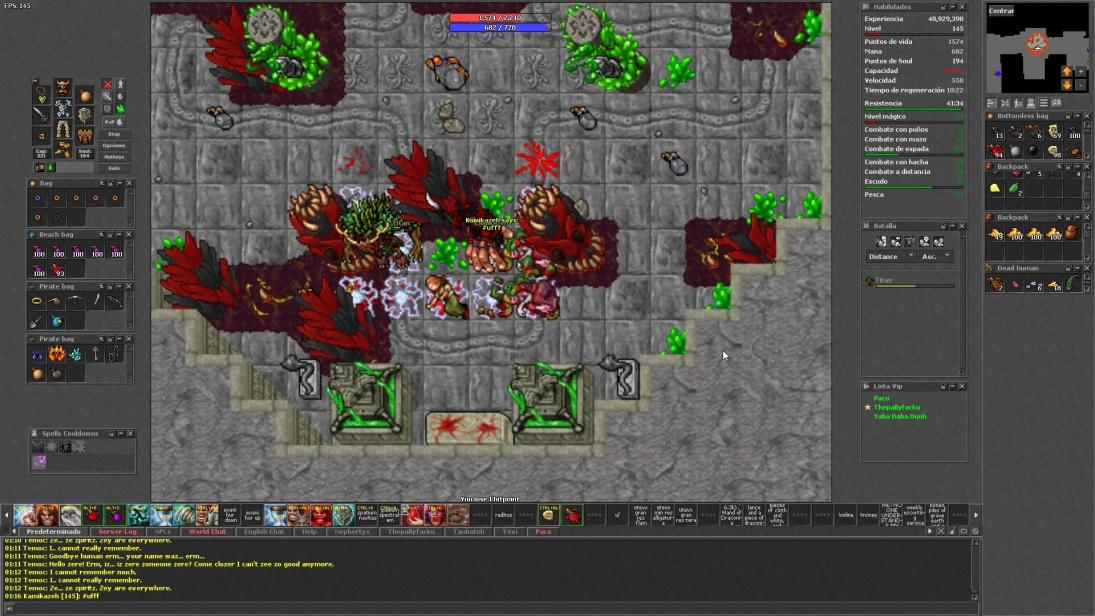
Task: Select the helmet slot in equipment panel
Action: pos(63,89)
